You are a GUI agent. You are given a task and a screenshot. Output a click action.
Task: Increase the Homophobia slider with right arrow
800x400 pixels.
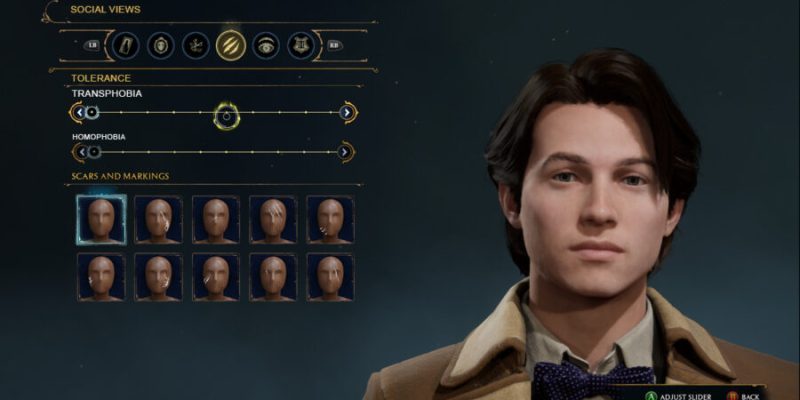pos(345,152)
